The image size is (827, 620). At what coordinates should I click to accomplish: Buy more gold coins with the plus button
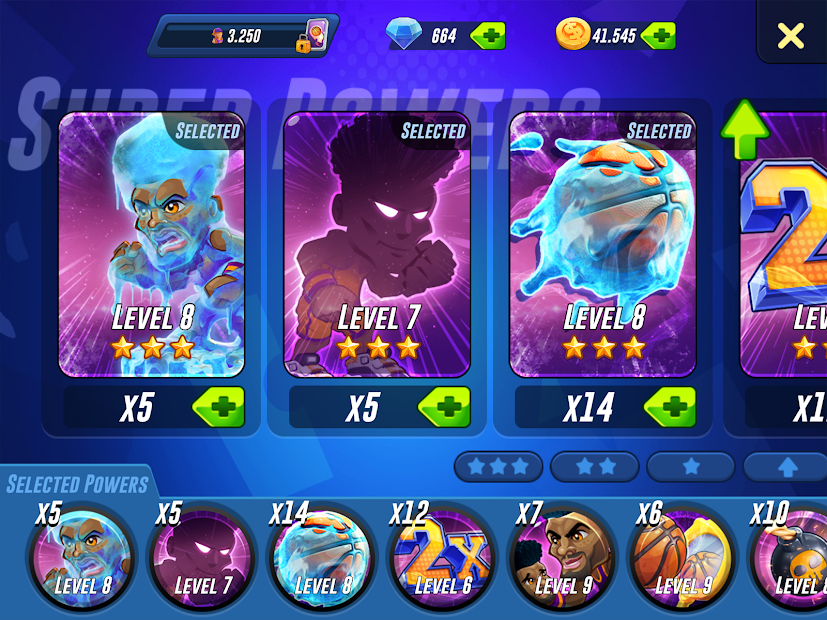(x=658, y=36)
